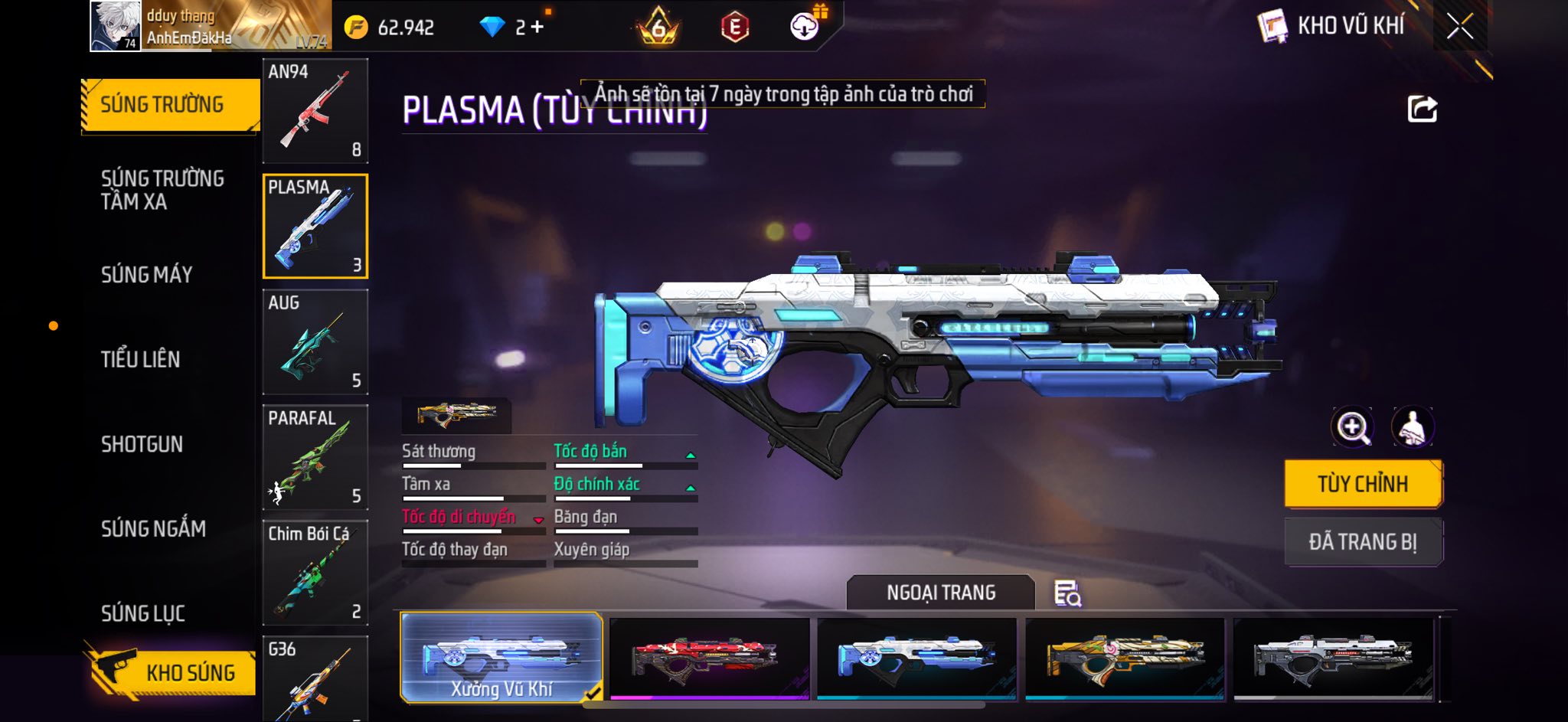Open the SÚNG LỤC category
Screen dimensions: 1568x722
coord(143,613)
